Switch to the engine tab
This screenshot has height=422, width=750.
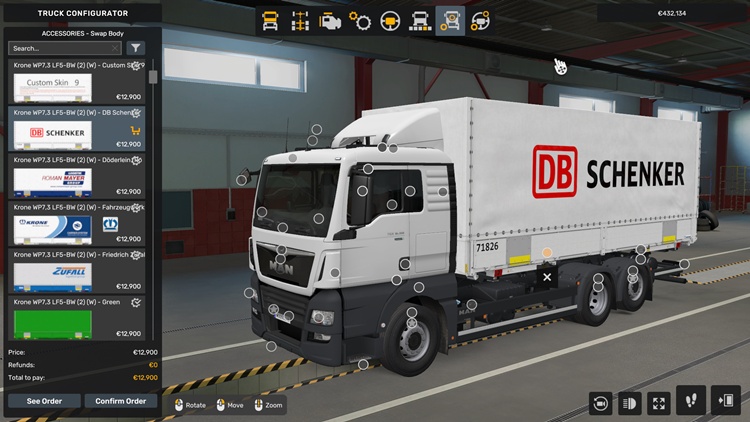[x=329, y=20]
